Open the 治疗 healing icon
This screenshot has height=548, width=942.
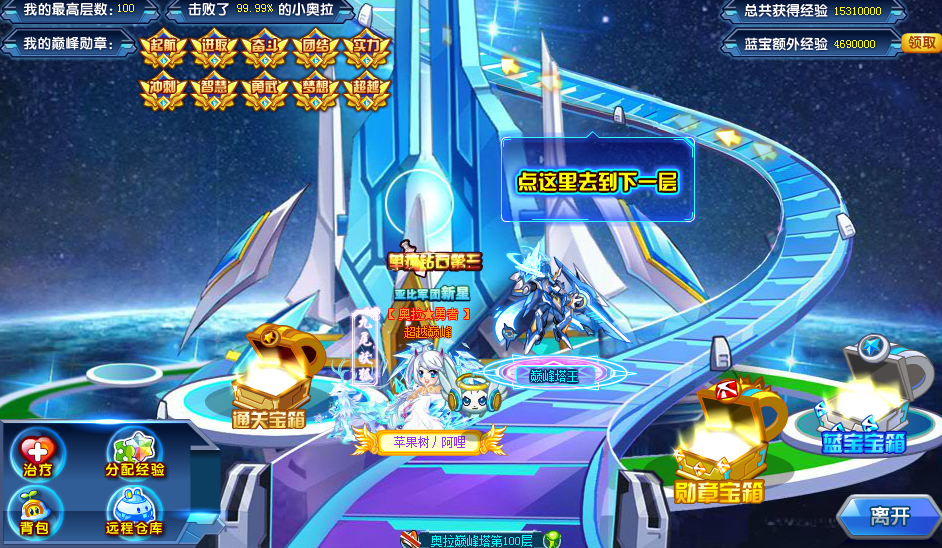pos(38,457)
